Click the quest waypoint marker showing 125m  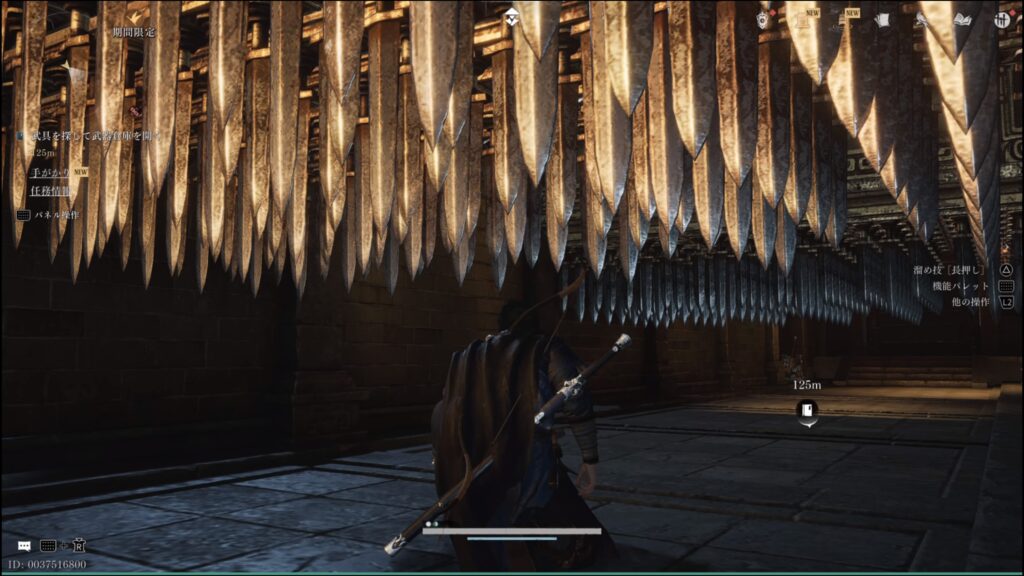tap(806, 409)
